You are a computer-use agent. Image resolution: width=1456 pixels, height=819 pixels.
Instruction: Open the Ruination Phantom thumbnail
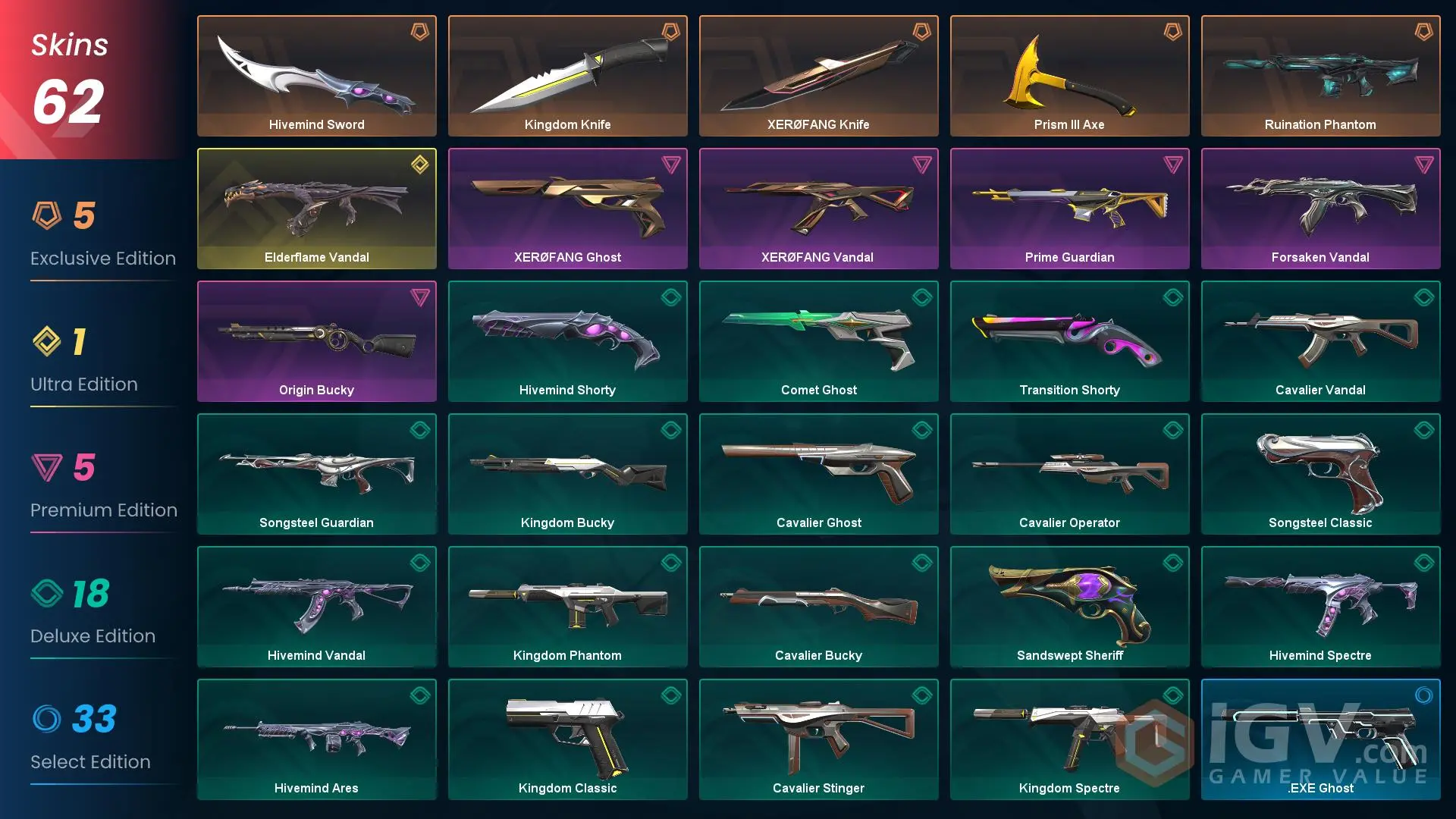1320,68
